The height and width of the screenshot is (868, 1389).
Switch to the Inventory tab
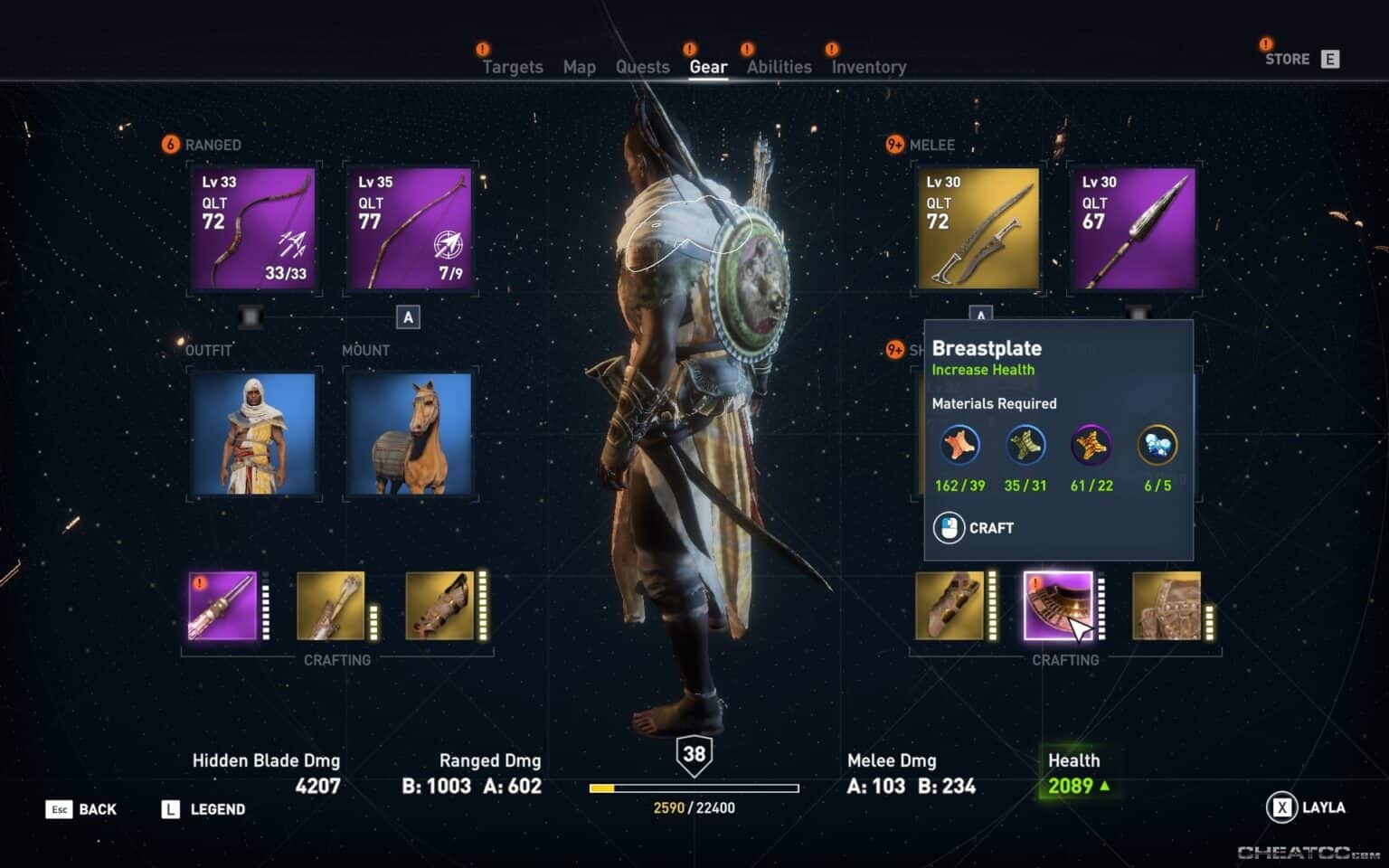click(x=867, y=67)
